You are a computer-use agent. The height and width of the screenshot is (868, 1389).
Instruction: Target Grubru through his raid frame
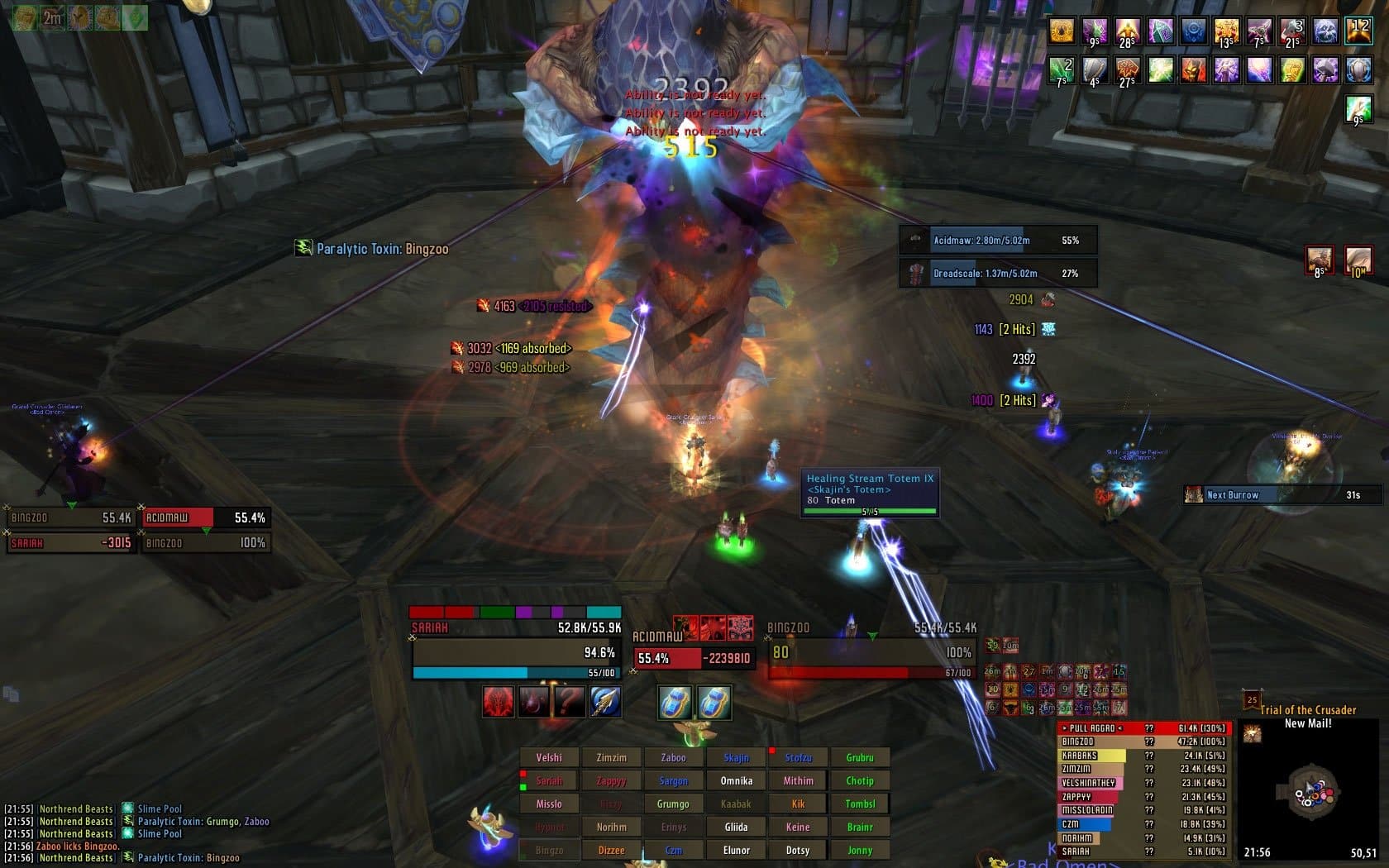[x=860, y=757]
